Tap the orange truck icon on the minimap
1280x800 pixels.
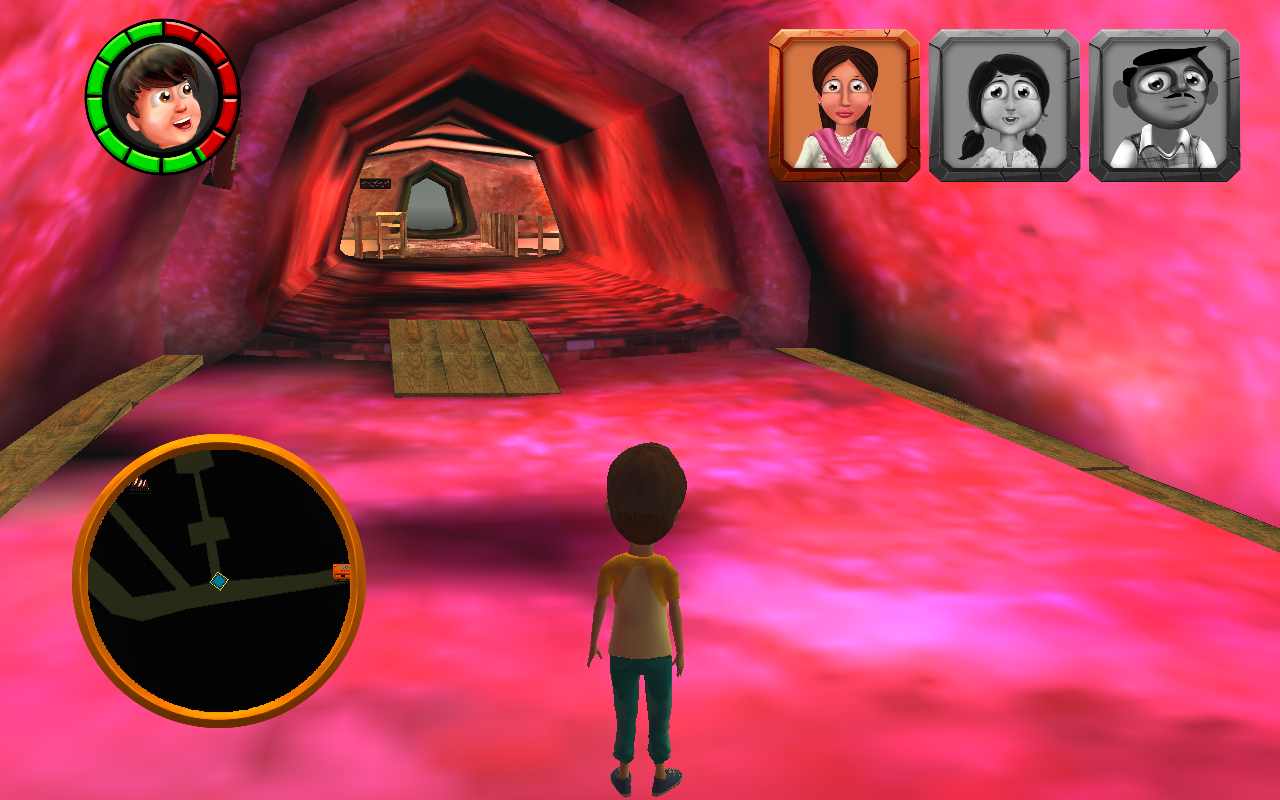341,573
